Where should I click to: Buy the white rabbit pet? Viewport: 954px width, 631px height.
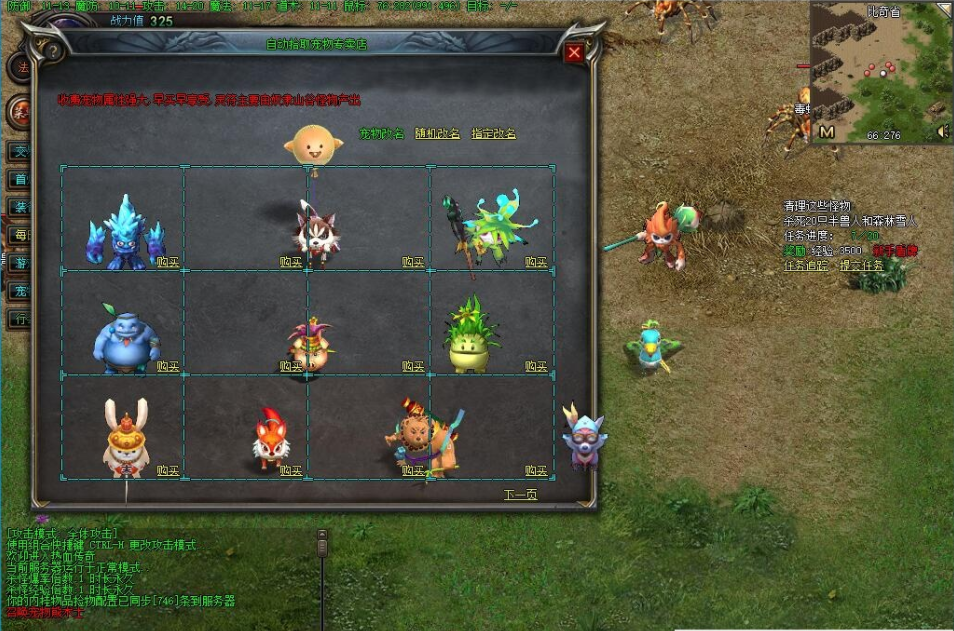(168, 470)
